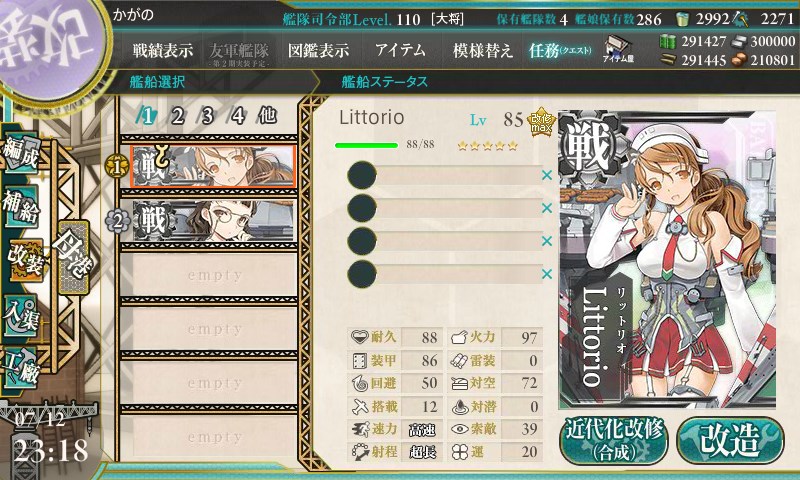Select the second ship with glasses
Viewport: 800px width, 480px height.
click(x=213, y=220)
